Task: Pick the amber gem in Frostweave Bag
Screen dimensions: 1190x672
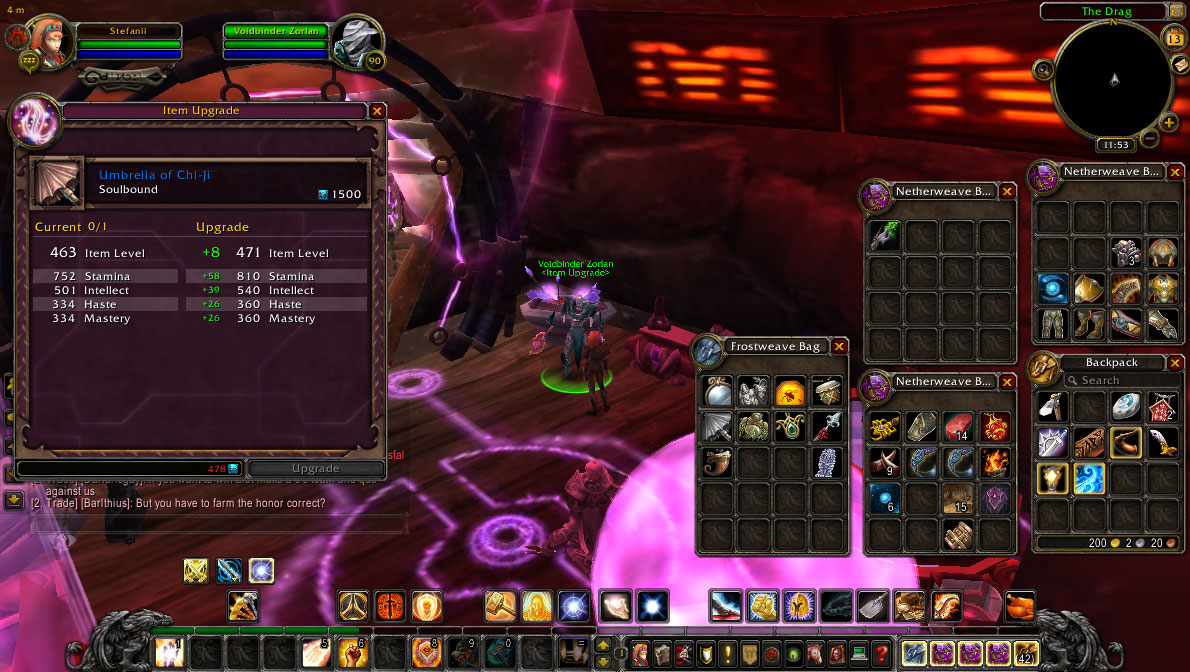Action: tap(790, 391)
